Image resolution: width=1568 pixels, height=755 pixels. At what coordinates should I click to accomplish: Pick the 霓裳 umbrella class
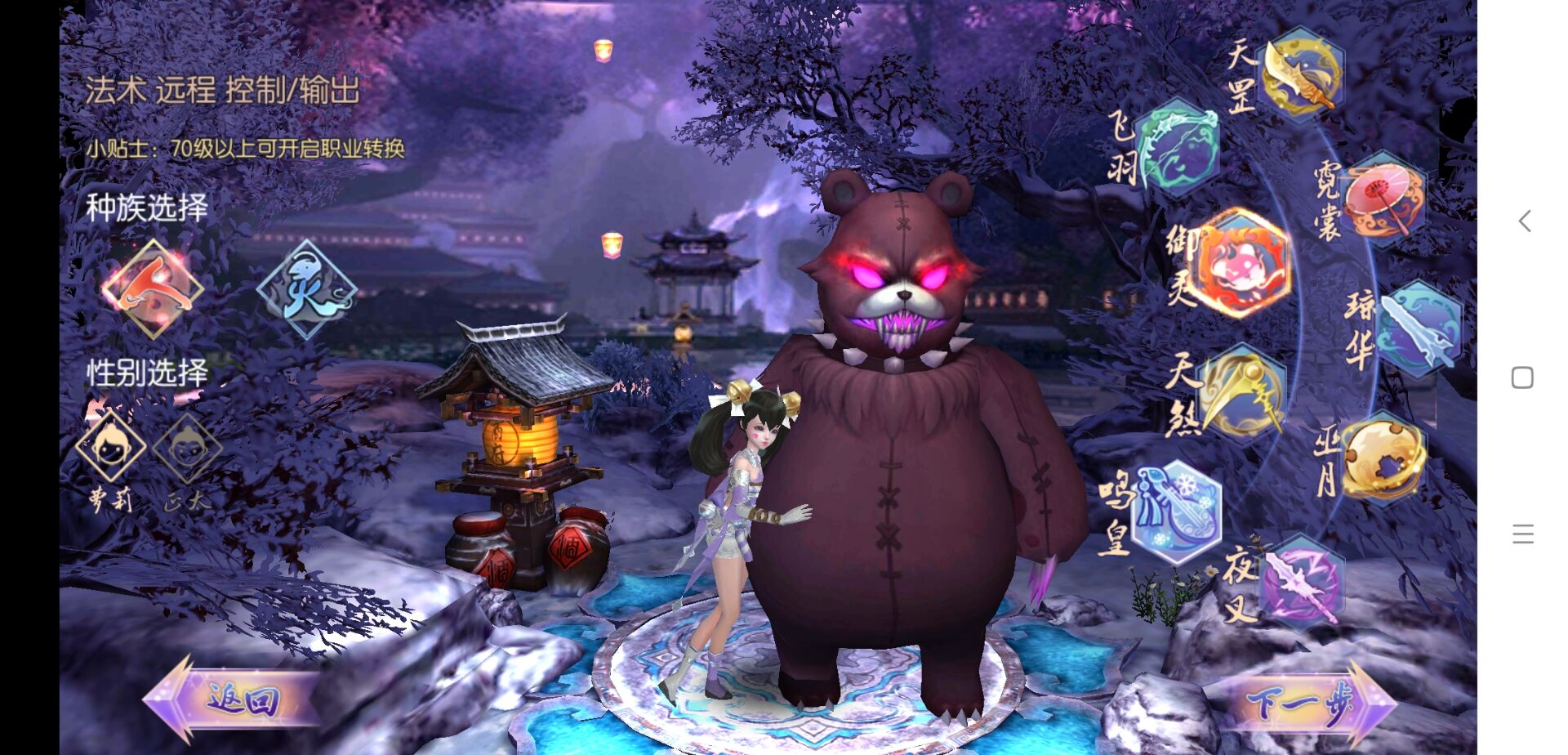(x=1383, y=199)
